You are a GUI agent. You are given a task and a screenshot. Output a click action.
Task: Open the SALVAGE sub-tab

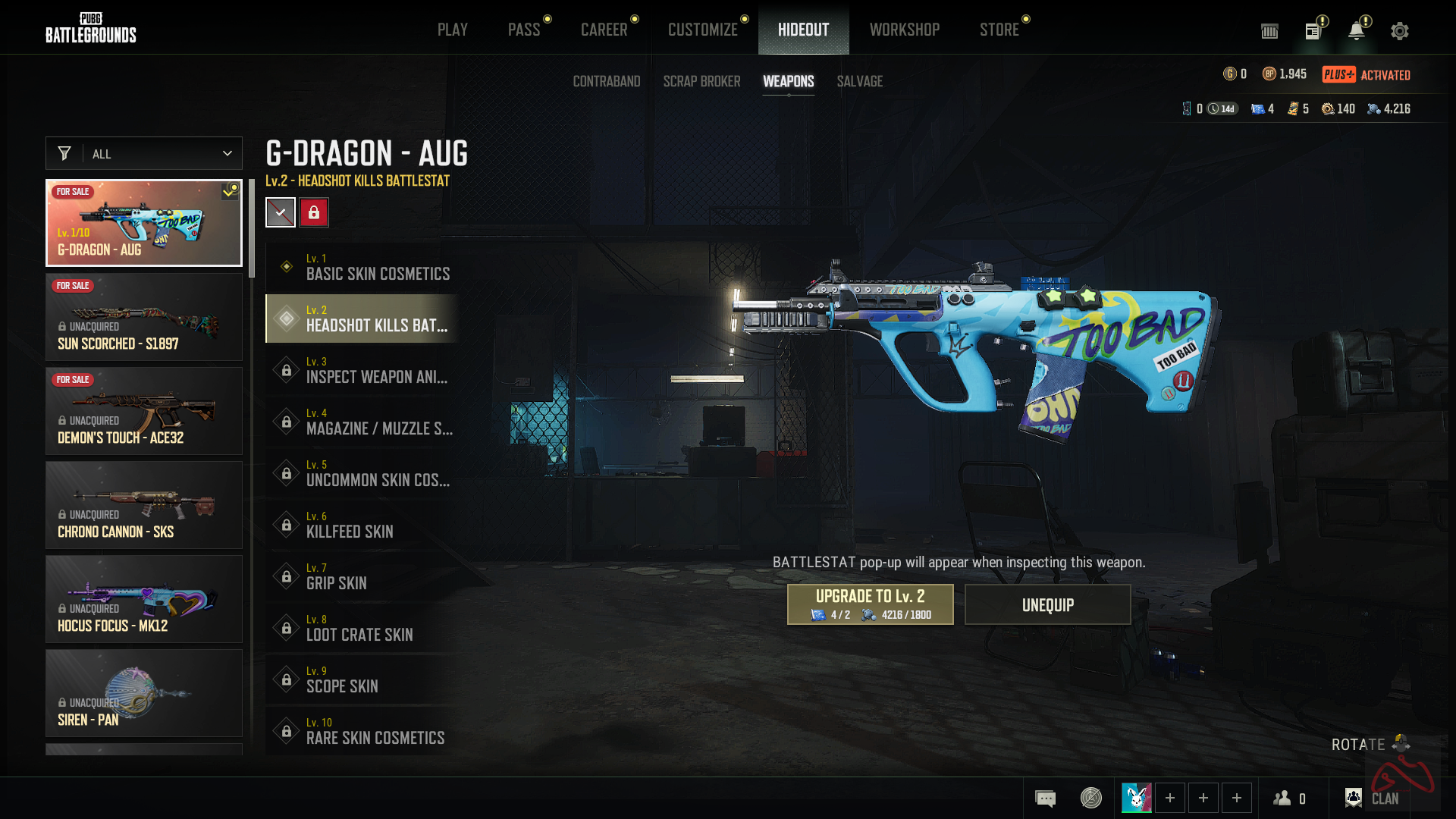click(859, 81)
